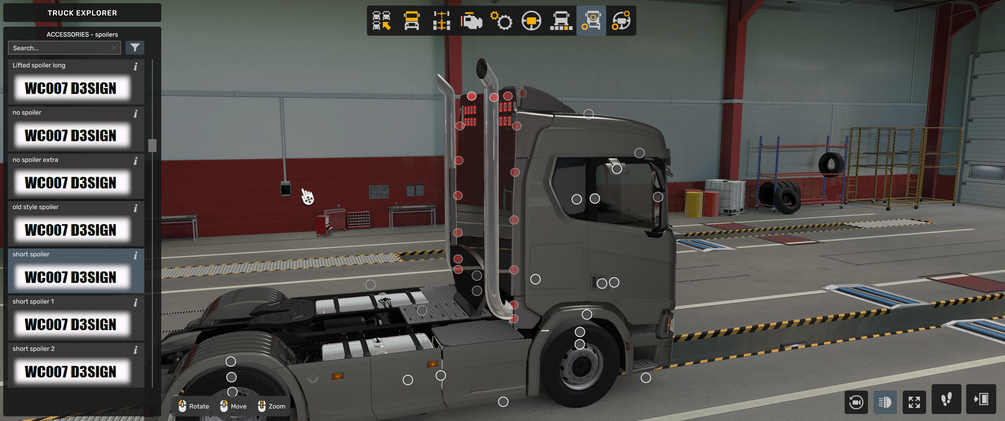Open the chassis axle category
This screenshot has width=1005, height=421.
click(x=441, y=21)
